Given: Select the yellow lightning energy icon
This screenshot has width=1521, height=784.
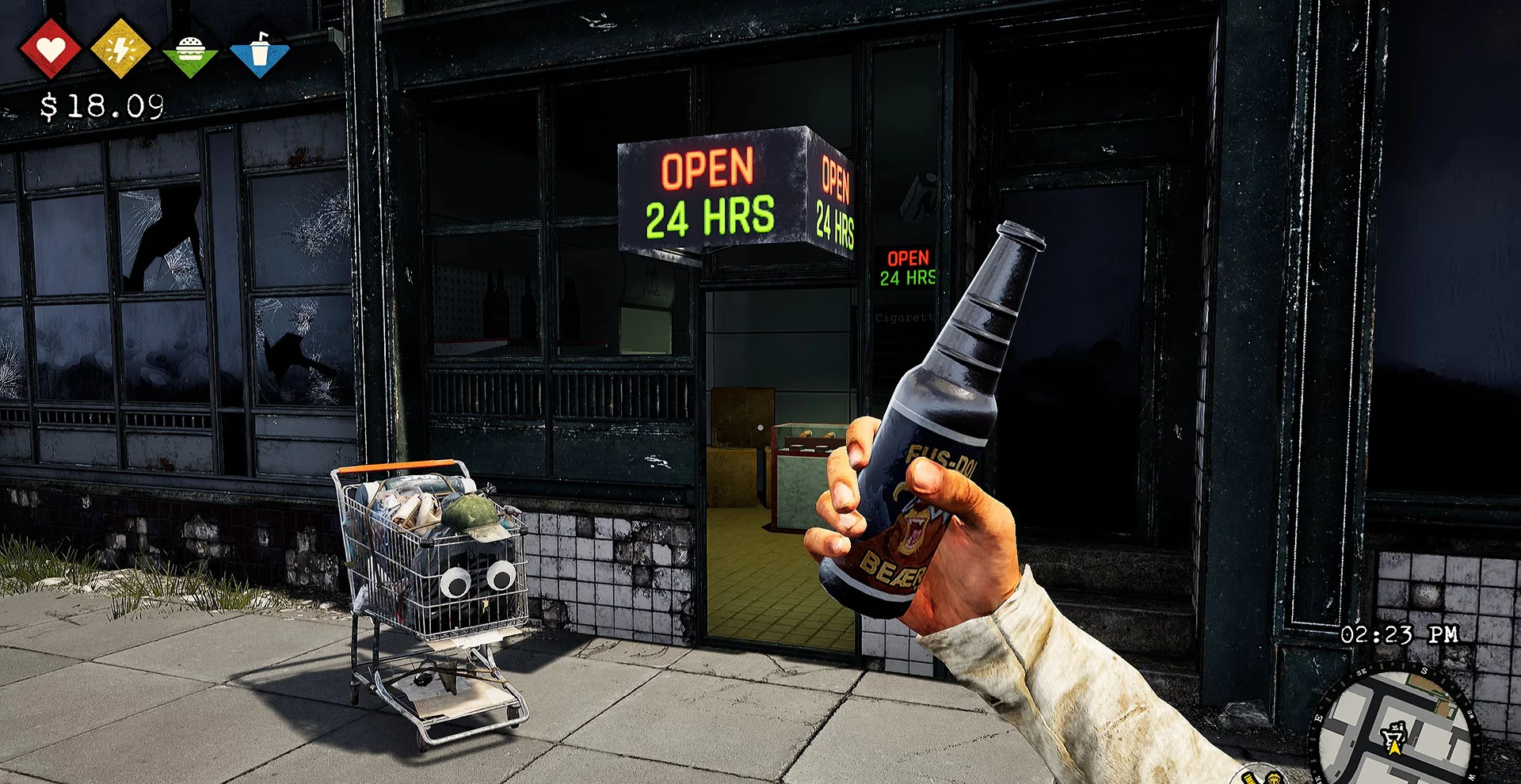Looking at the screenshot, I should click(120, 49).
